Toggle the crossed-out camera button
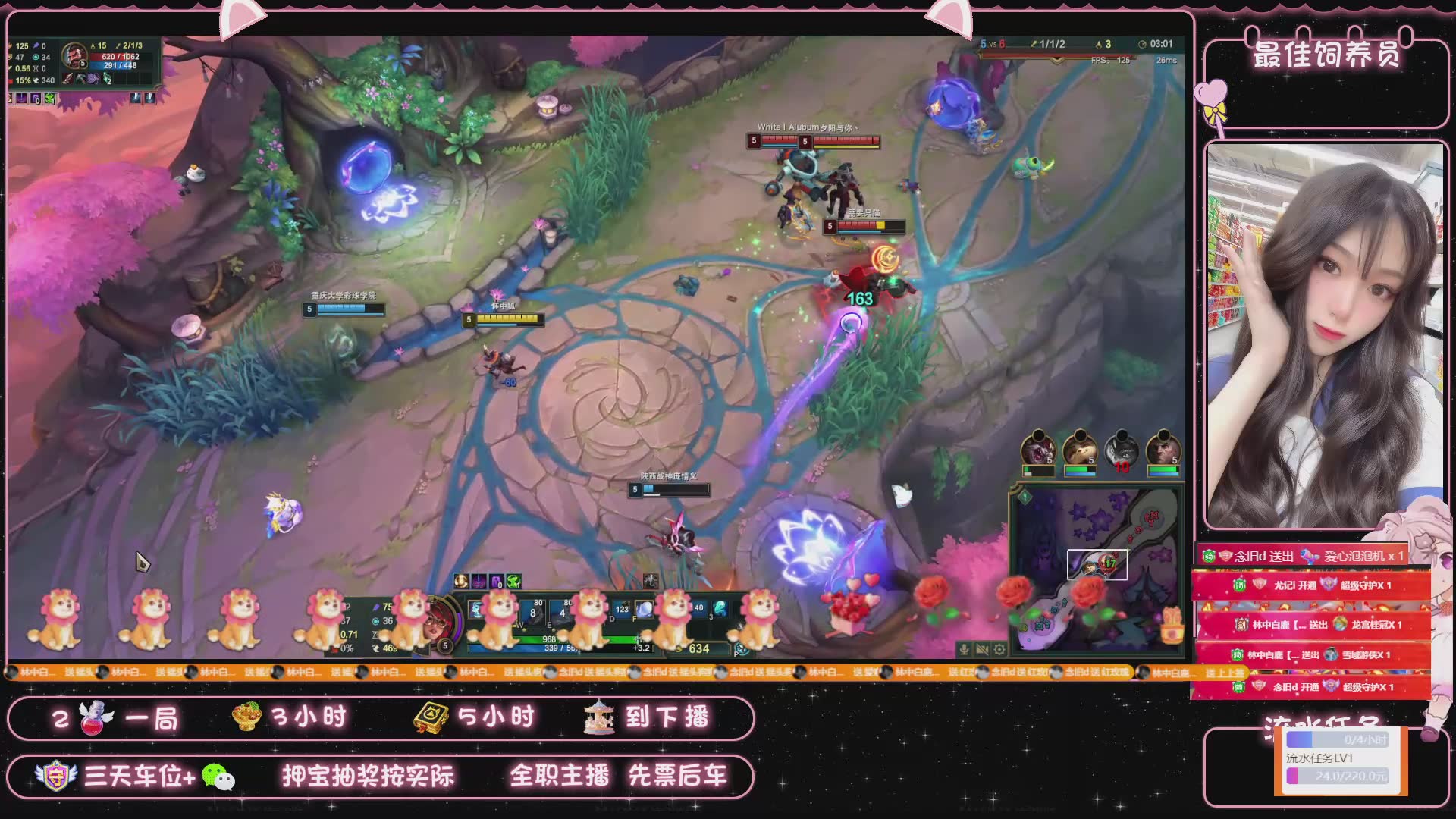Screen dimensions: 1456x819 pyautogui.click(x=982, y=649)
